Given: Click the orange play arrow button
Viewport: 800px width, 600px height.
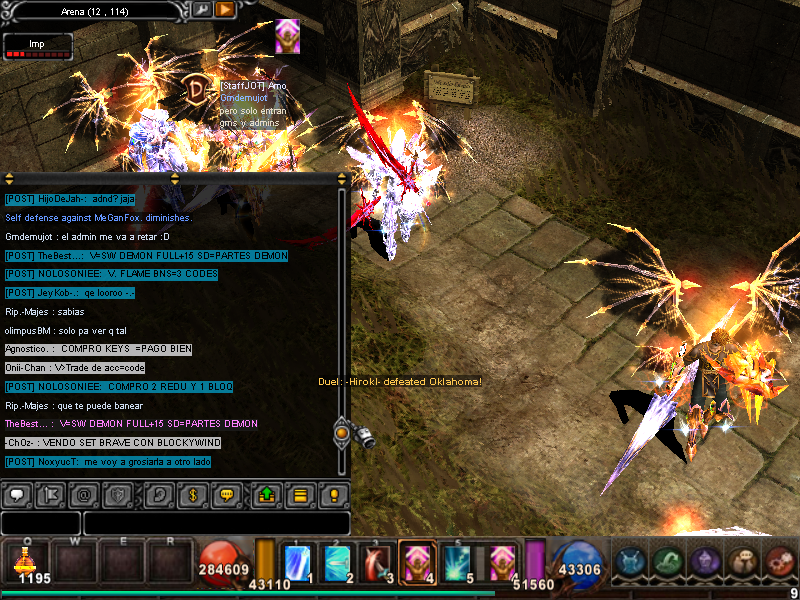Looking at the screenshot, I should coord(225,9).
